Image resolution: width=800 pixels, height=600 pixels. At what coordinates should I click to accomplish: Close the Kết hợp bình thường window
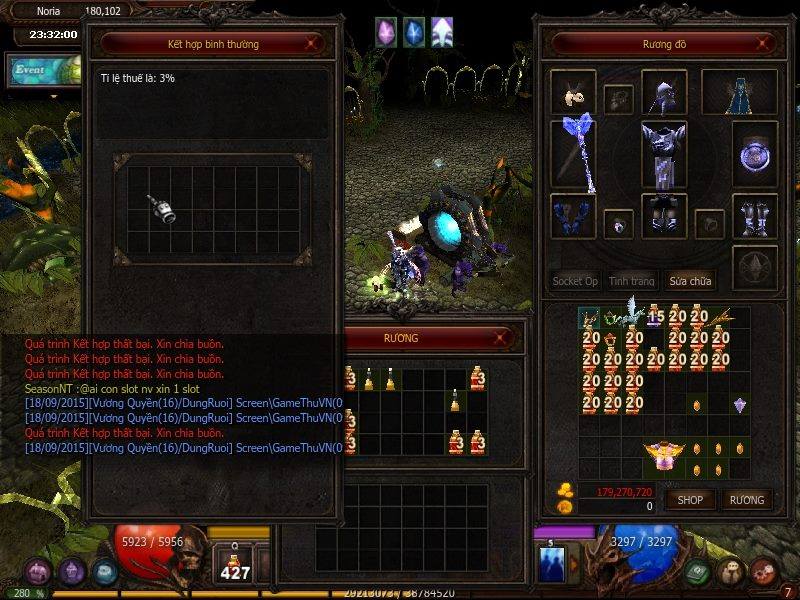pyautogui.click(x=313, y=44)
